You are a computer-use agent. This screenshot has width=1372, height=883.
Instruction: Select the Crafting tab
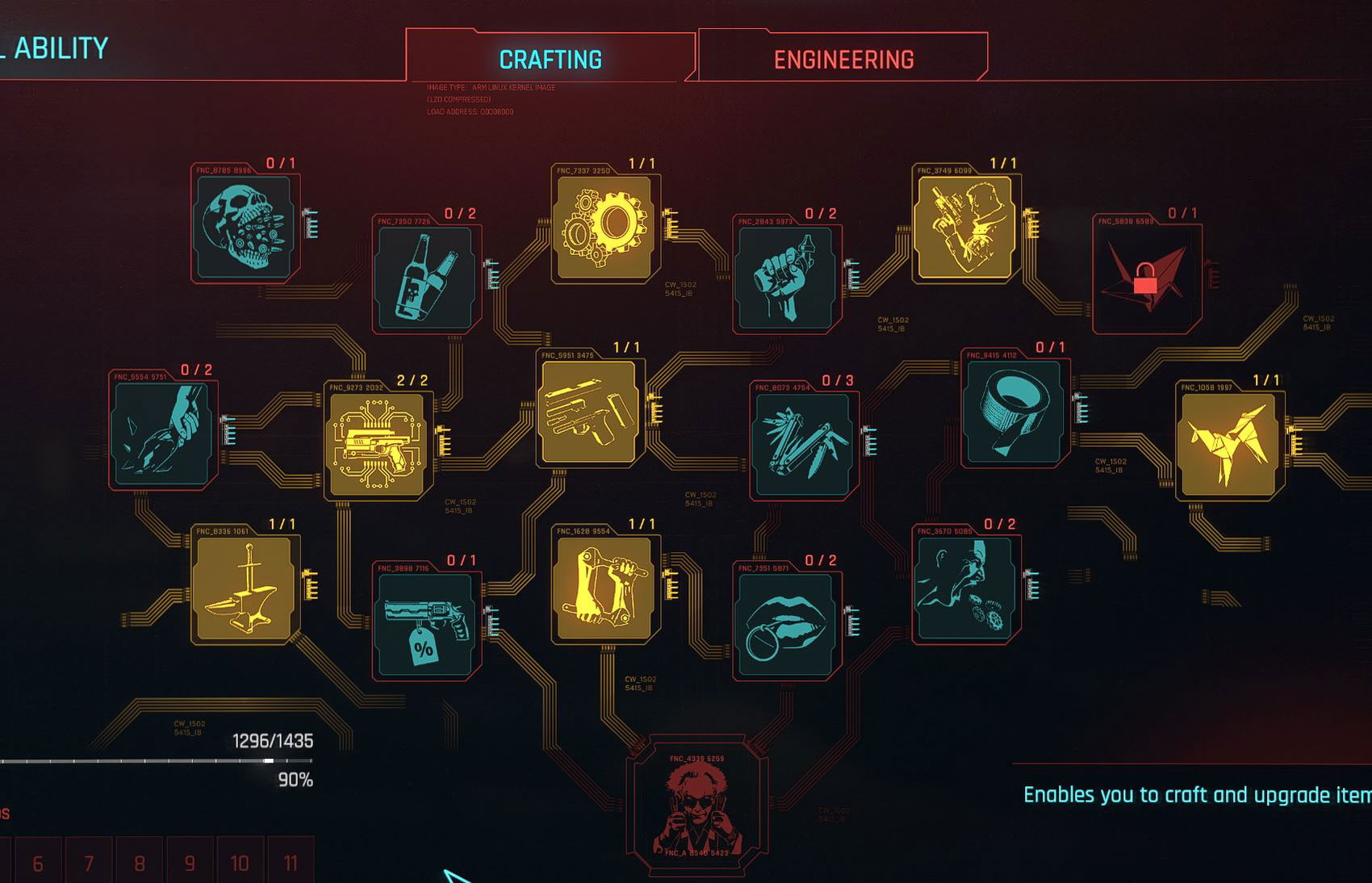(548, 58)
